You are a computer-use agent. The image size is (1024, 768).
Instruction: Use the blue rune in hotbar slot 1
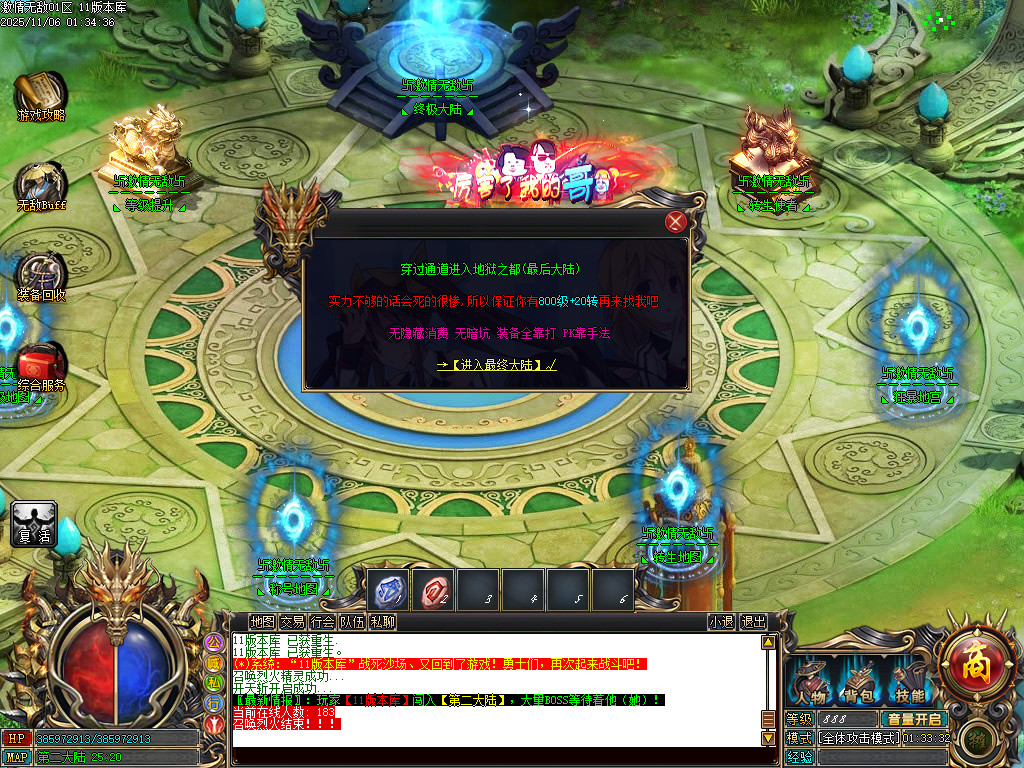(x=389, y=591)
